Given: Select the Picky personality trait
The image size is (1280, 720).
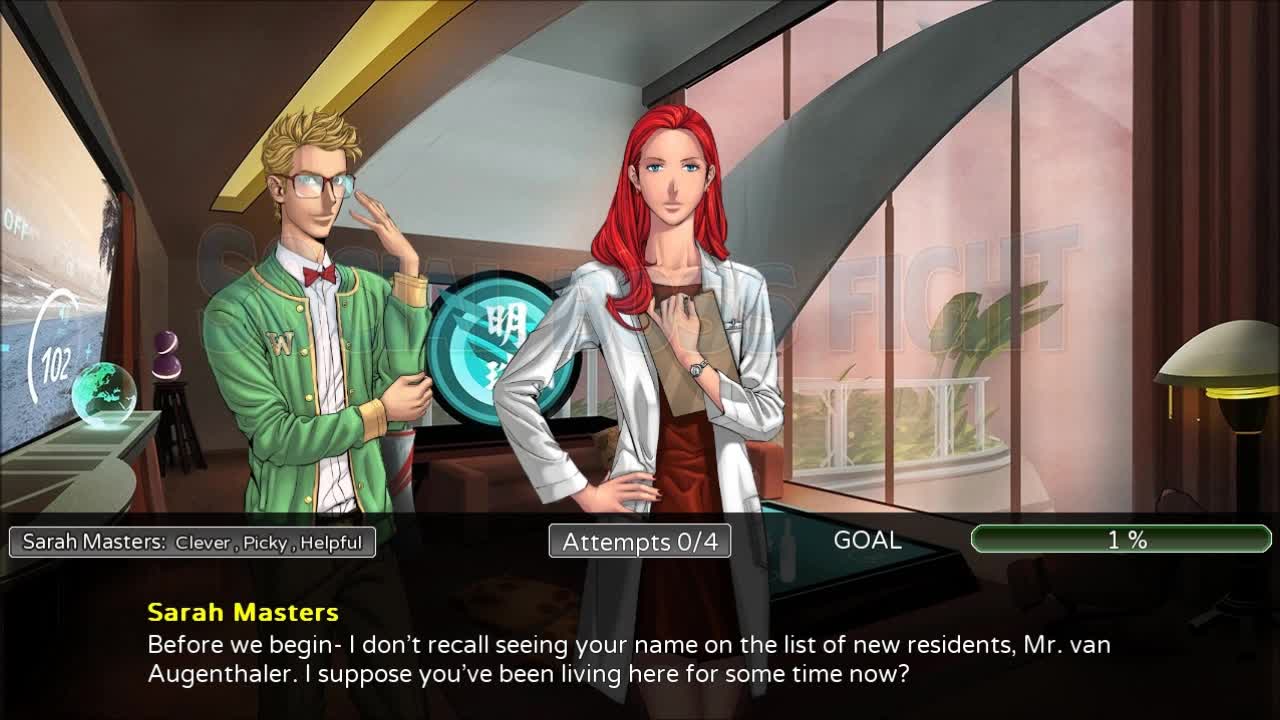Looking at the screenshot, I should [263, 544].
